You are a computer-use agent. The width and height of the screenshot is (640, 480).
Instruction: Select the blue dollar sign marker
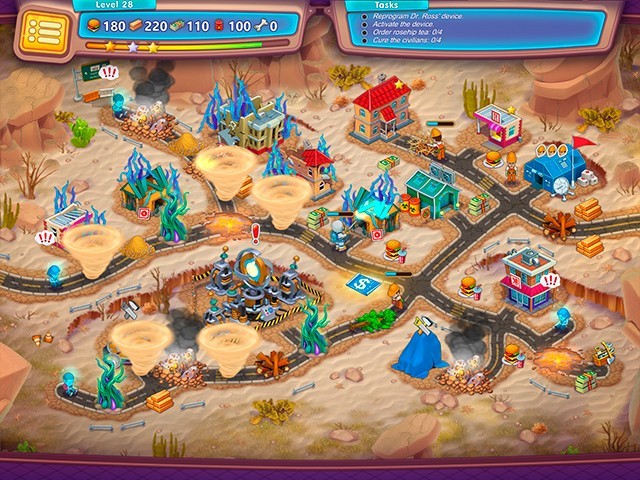click(x=361, y=284)
